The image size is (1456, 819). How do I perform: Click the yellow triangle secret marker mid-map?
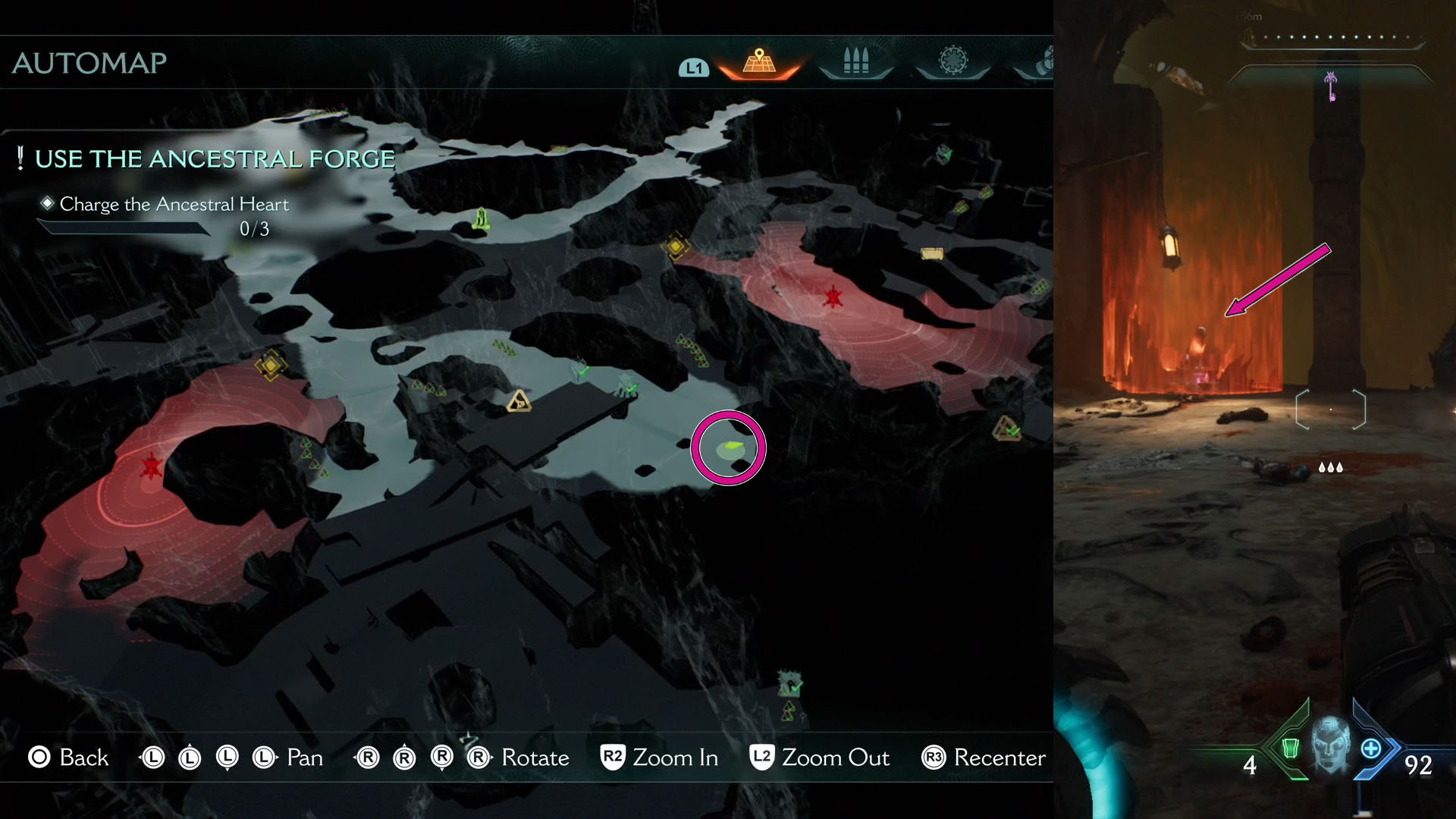519,402
